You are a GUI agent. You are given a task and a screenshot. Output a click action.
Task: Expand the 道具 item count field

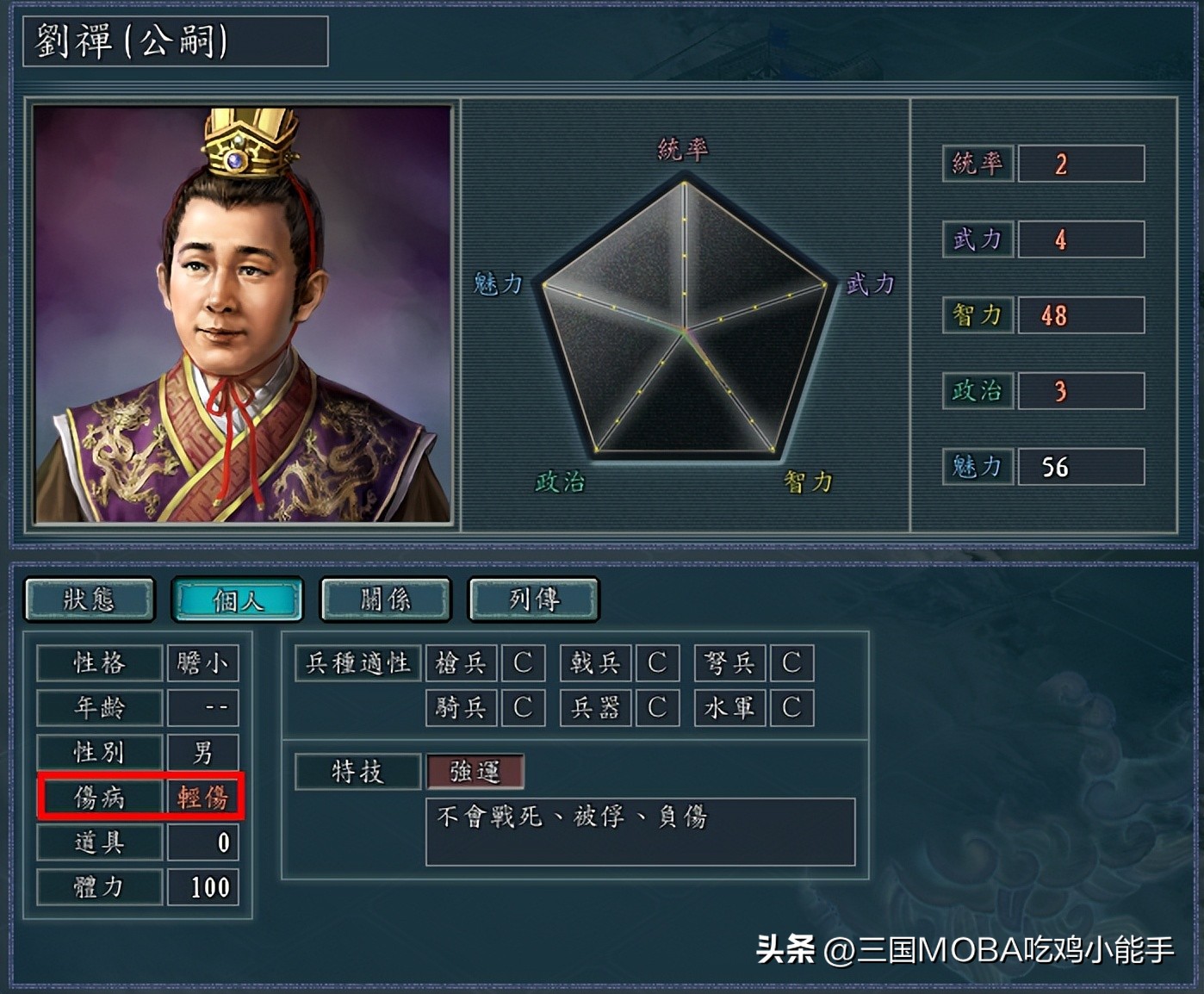tap(203, 843)
